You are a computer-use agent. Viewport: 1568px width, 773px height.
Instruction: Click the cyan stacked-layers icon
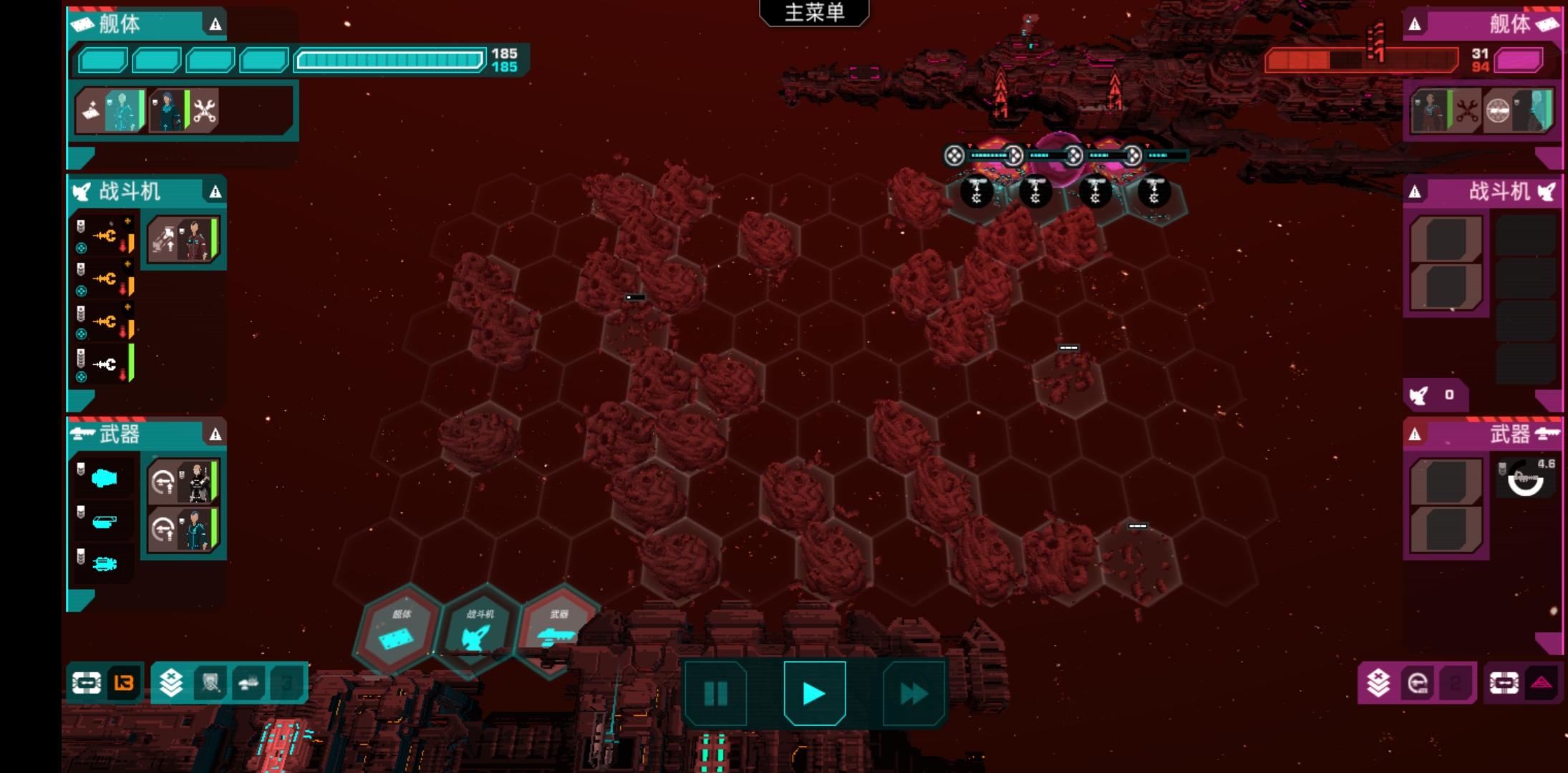click(x=171, y=683)
